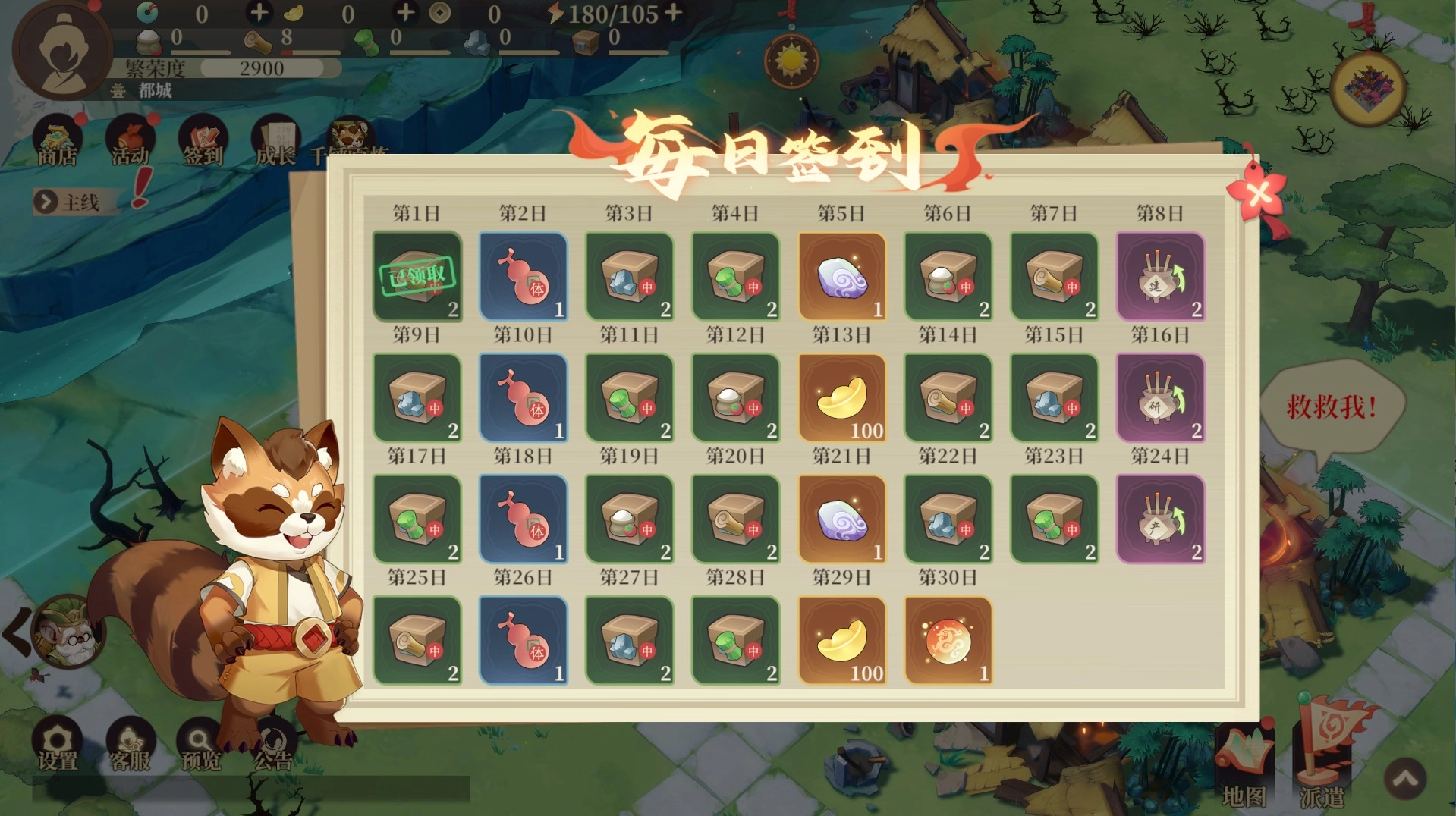The height and width of the screenshot is (816, 1456).
Task: View the Day 30 reward thumbnail
Action: (948, 639)
